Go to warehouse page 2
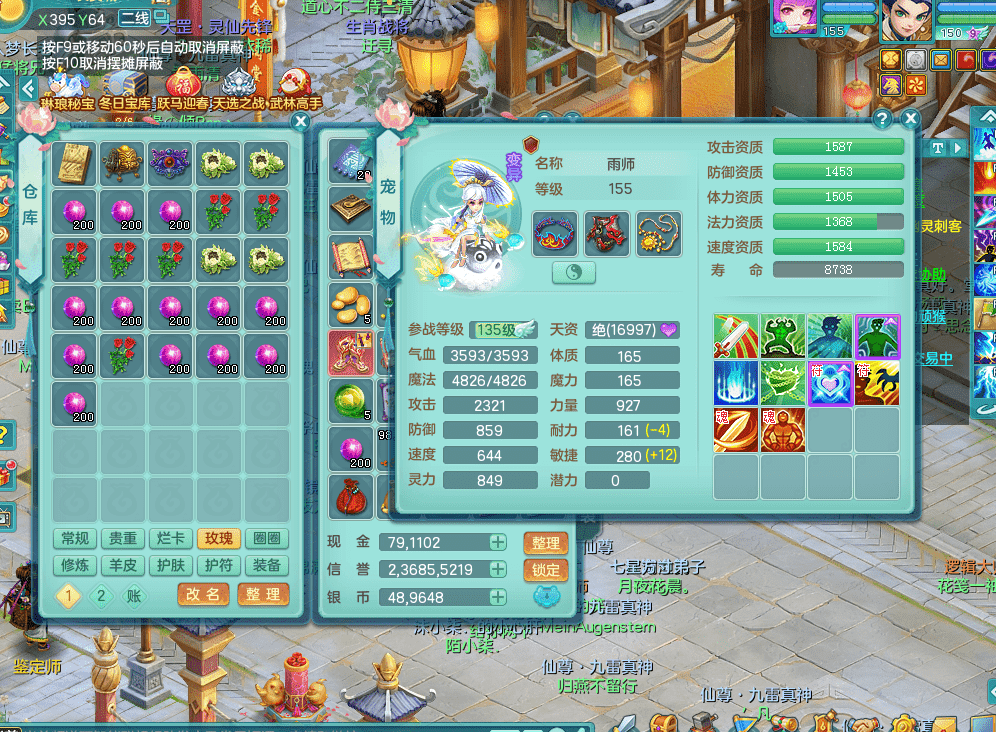This screenshot has width=996, height=732. click(101, 596)
